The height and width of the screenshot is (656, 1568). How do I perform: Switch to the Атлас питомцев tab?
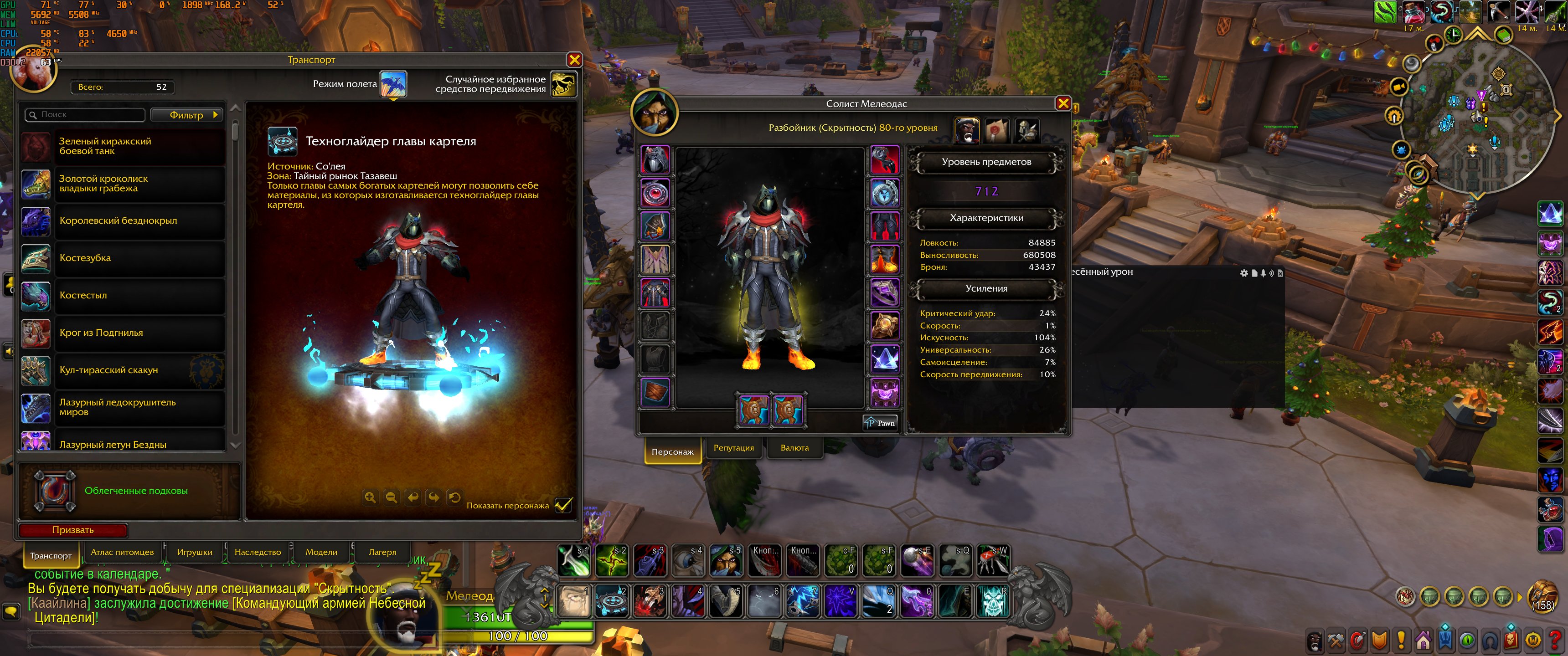tap(122, 552)
